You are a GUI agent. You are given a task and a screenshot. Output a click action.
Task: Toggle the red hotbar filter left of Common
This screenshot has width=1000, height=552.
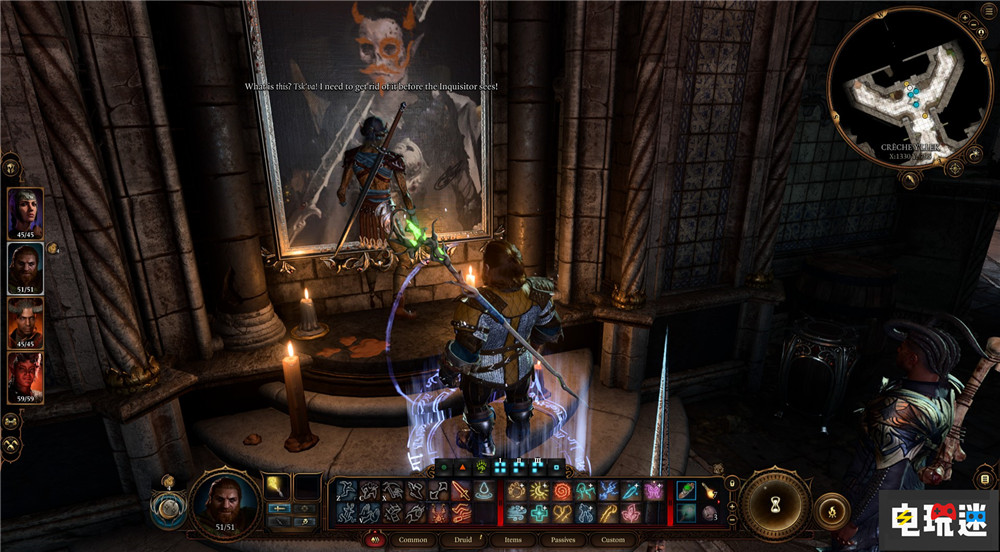coord(378,540)
